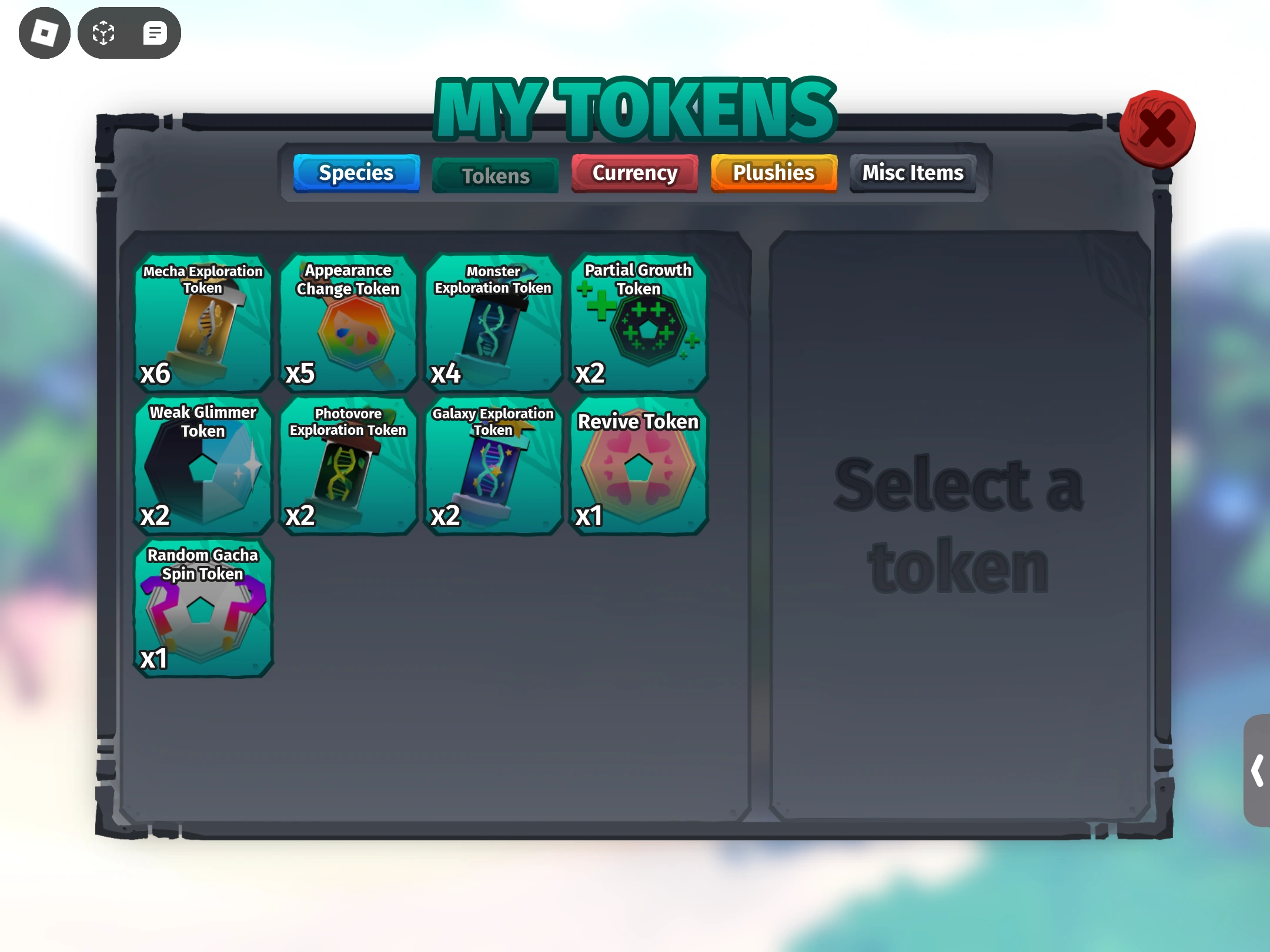The width and height of the screenshot is (1270, 952).
Task: Switch to the Plushies tab
Action: (773, 172)
